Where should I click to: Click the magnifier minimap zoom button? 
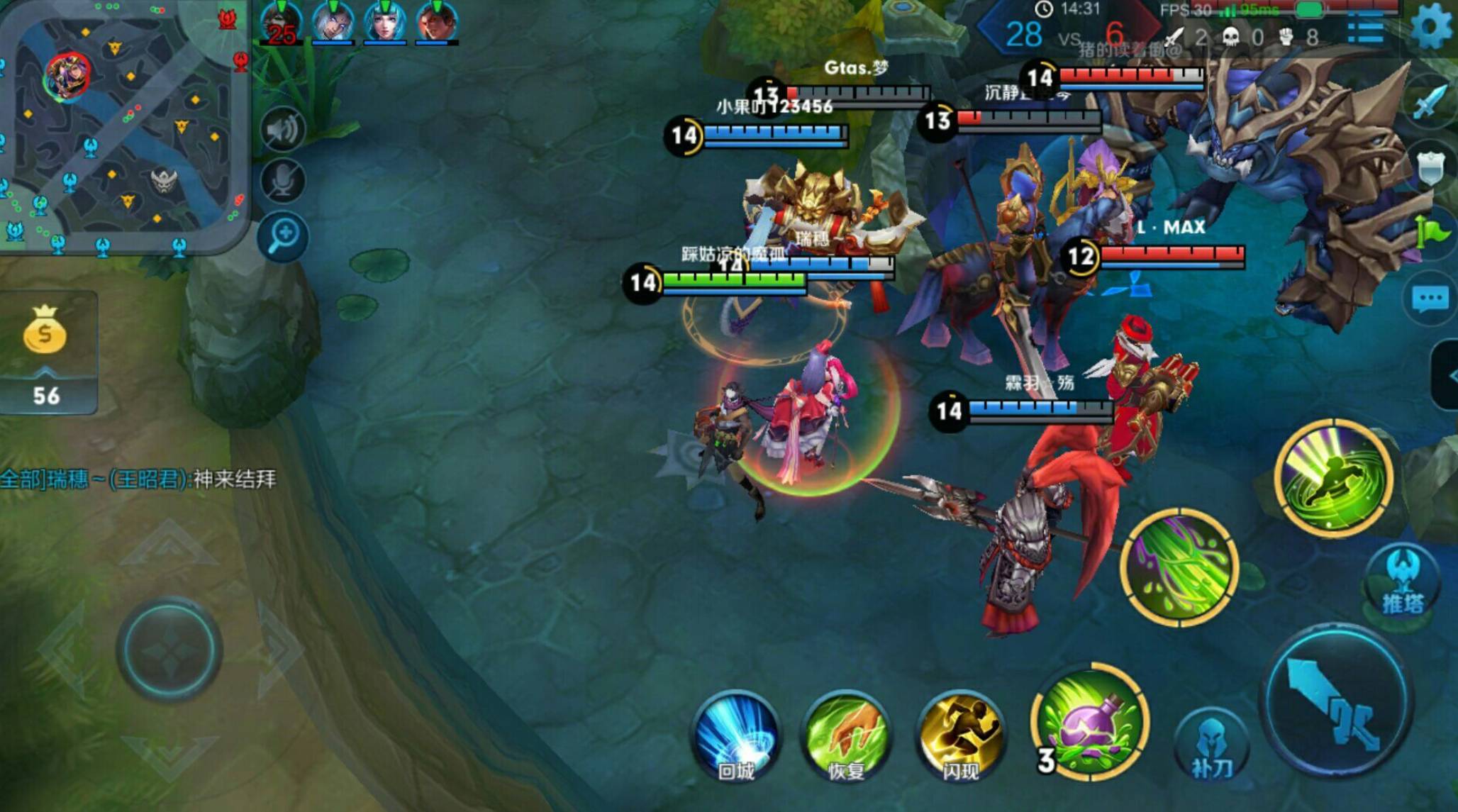click(283, 235)
